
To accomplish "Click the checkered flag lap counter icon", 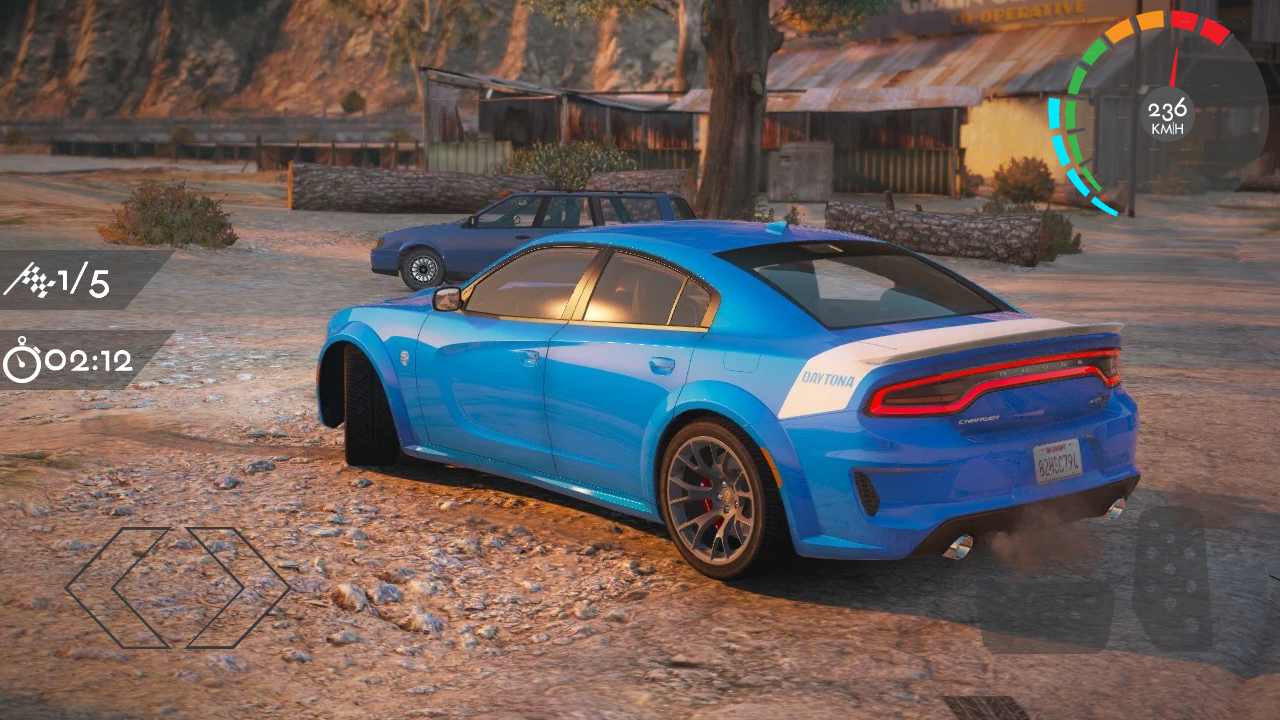I will [x=35, y=281].
